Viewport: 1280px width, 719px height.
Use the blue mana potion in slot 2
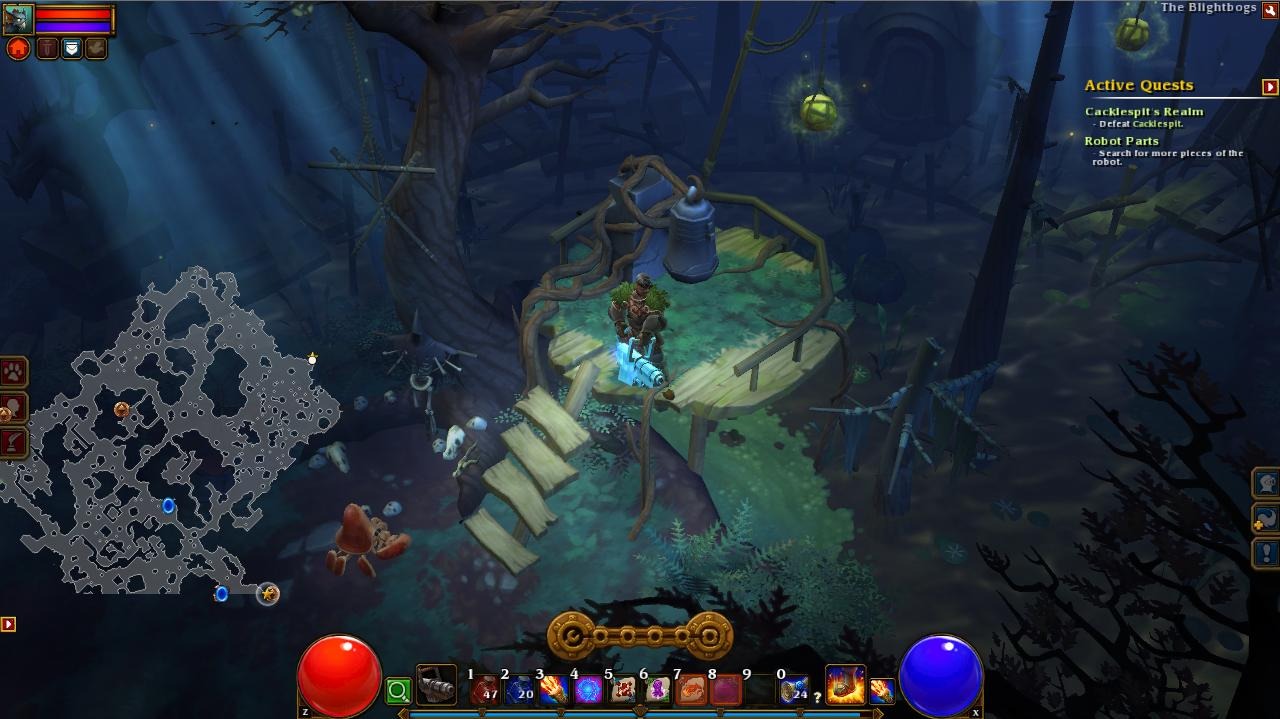click(520, 690)
